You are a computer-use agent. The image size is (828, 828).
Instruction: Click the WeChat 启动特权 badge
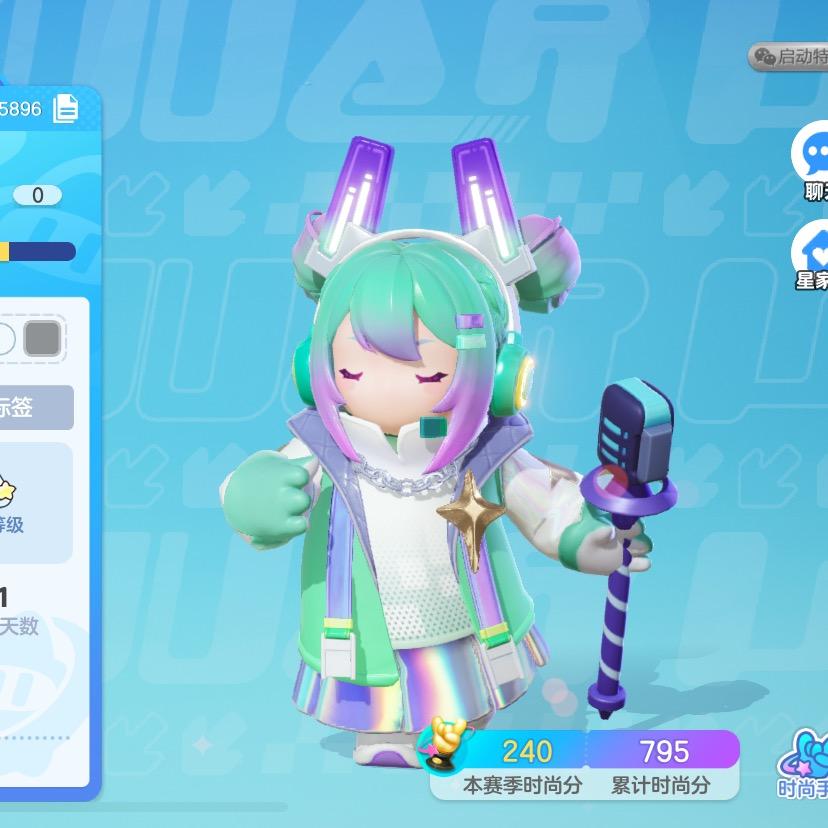pos(790,56)
